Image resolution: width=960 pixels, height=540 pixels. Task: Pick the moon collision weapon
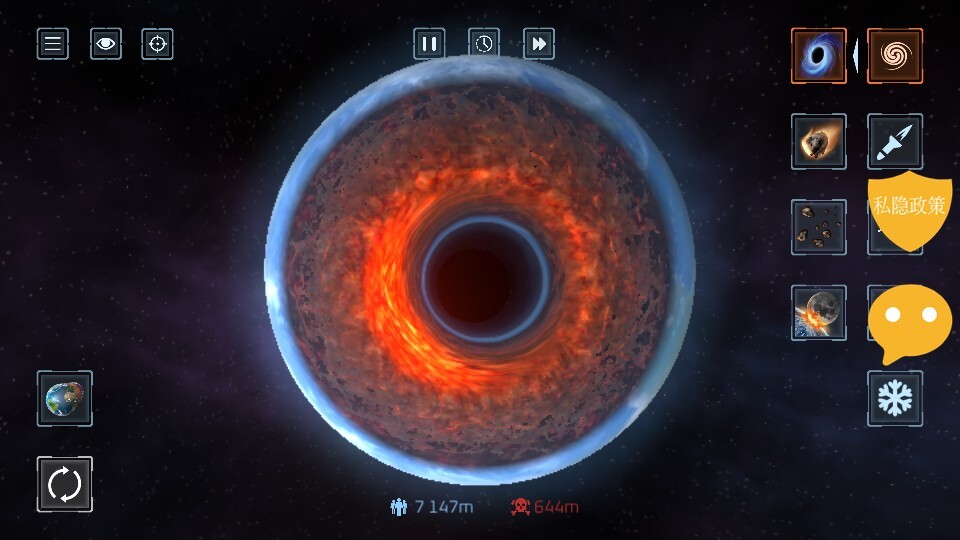819,313
